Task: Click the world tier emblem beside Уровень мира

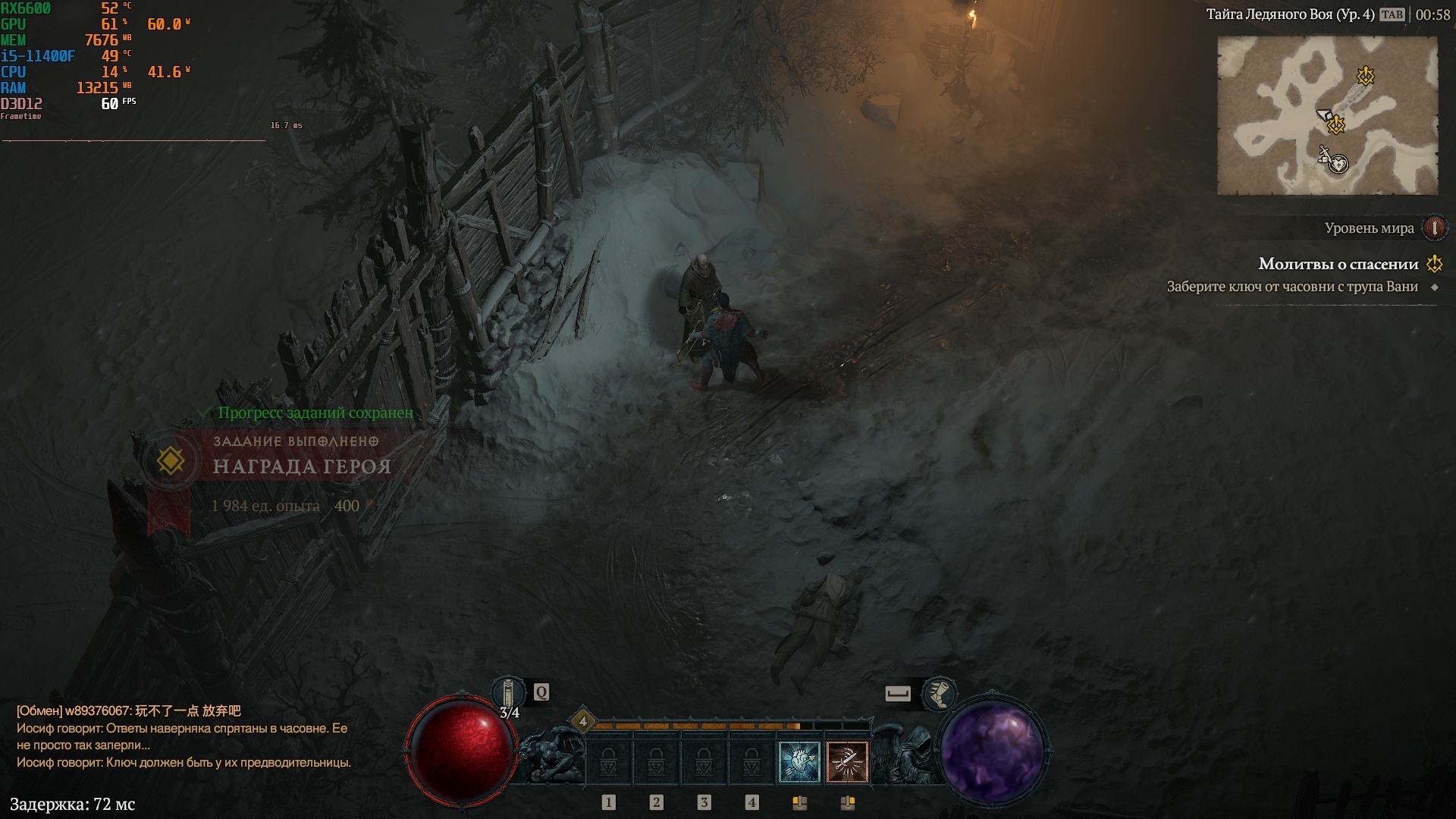Action: pos(1434,227)
